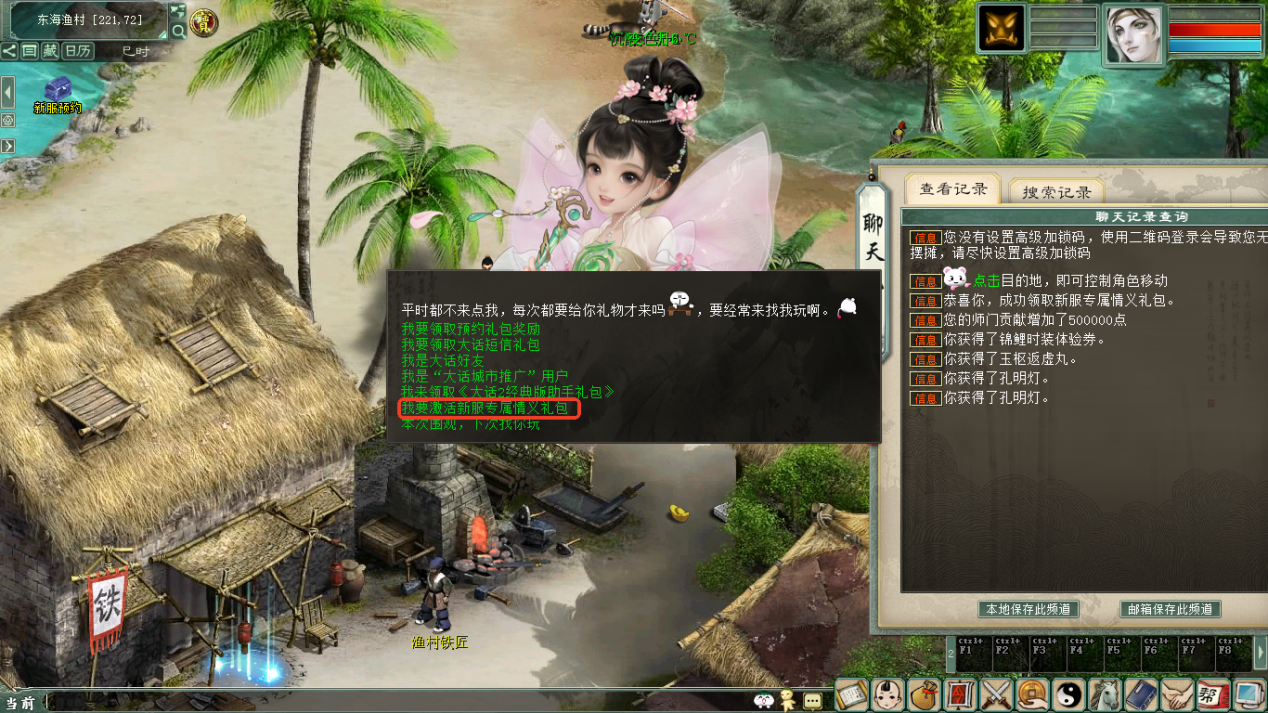This screenshot has height=713, width=1268.
Task: Choose "我要激活新服专属情义礼包" option
Action: coord(485,408)
